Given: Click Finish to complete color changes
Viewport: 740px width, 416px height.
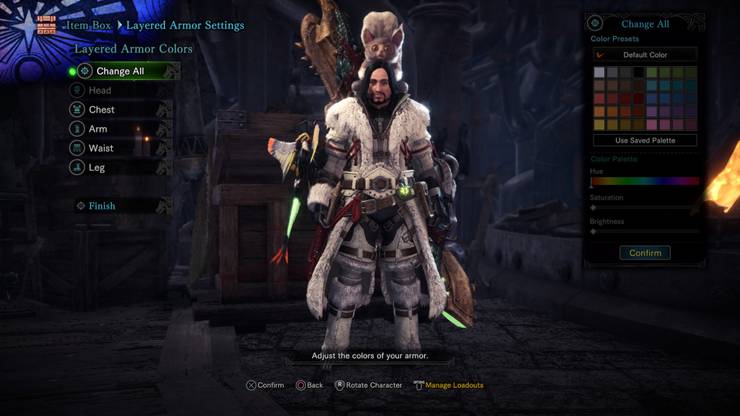Looking at the screenshot, I should tap(102, 206).
